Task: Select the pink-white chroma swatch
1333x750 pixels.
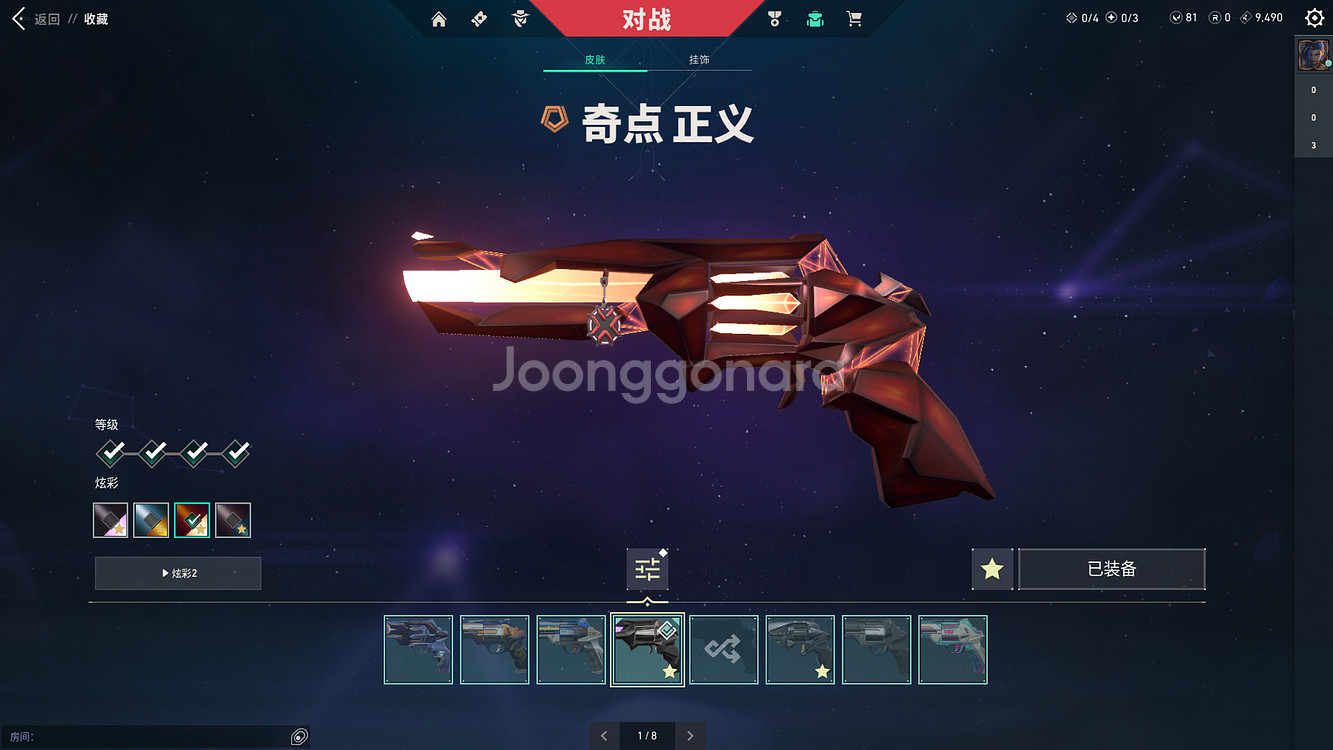Action: coord(110,520)
